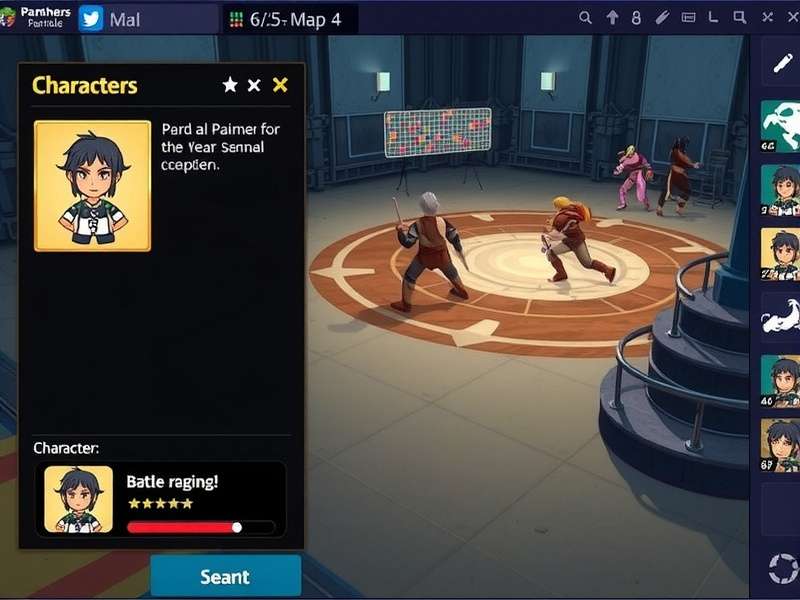800x600 pixels.
Task: Select the large character portrait in Characters panel
Action: (x=92, y=186)
